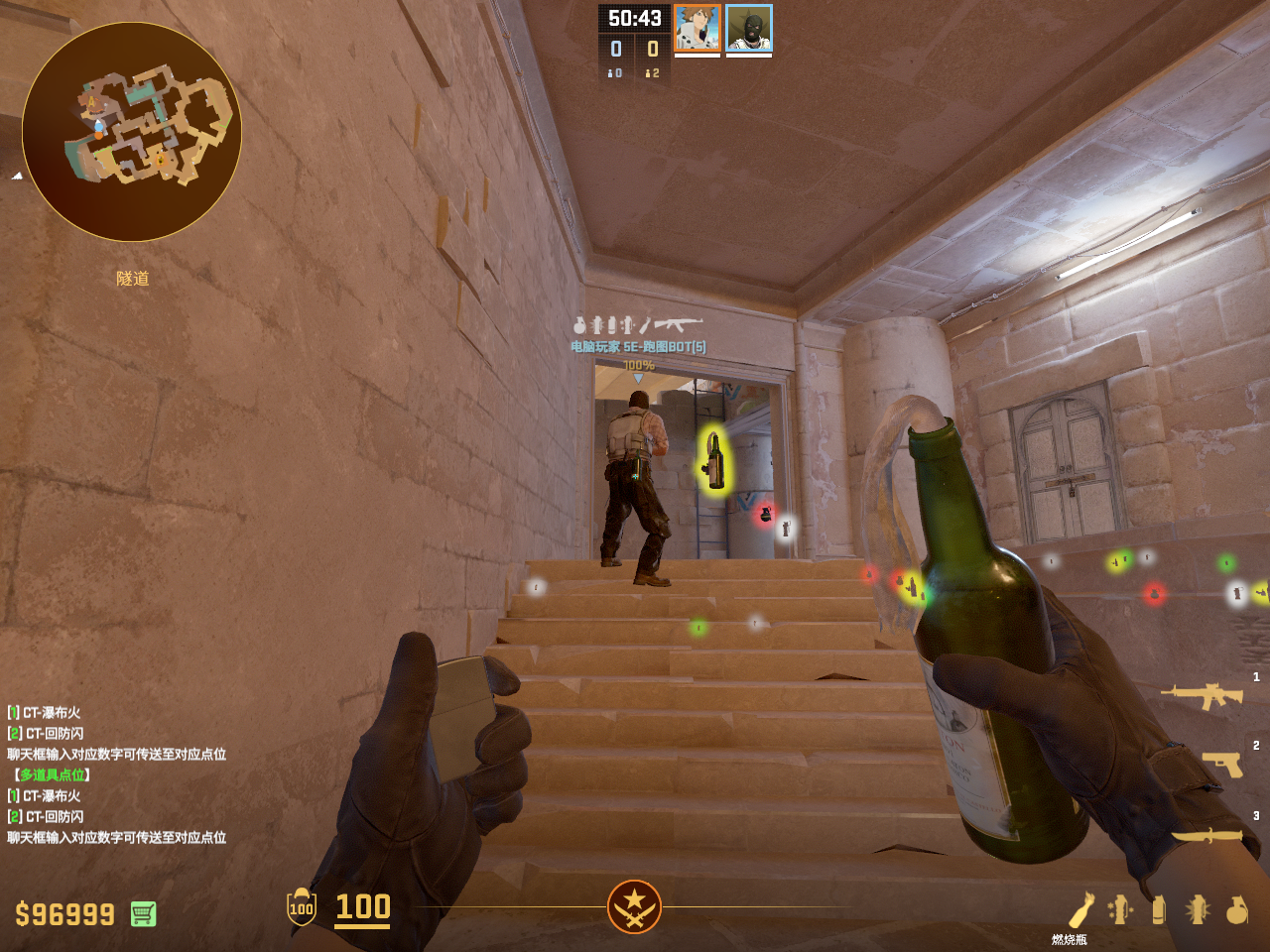Switch to the pistol in slot 2
Viewport: 1270px width, 952px height.
pyautogui.click(x=1222, y=764)
